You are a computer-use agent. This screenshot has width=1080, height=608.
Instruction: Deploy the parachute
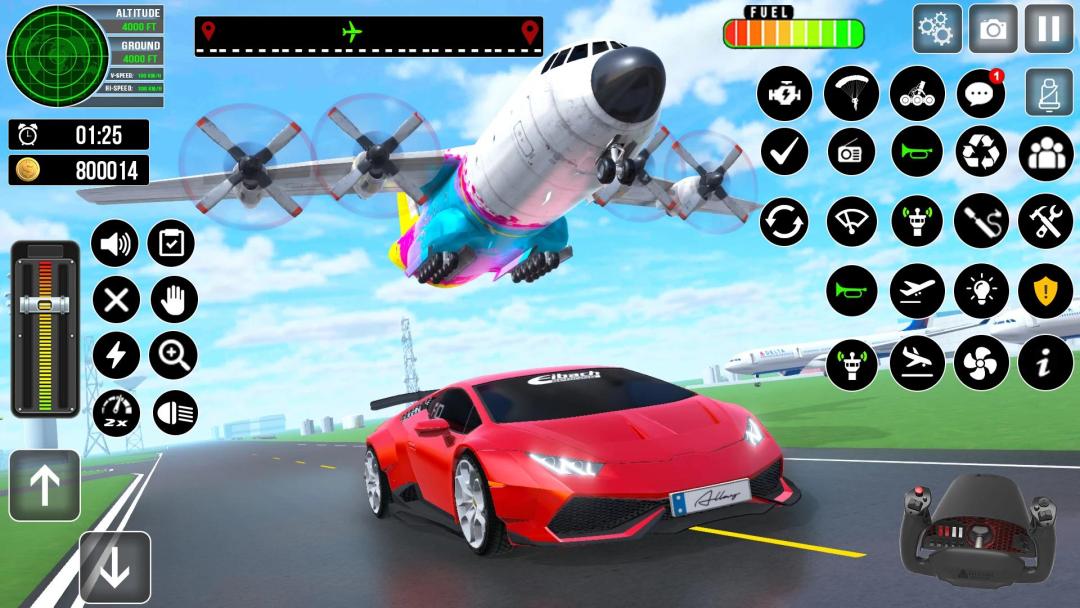coord(851,93)
